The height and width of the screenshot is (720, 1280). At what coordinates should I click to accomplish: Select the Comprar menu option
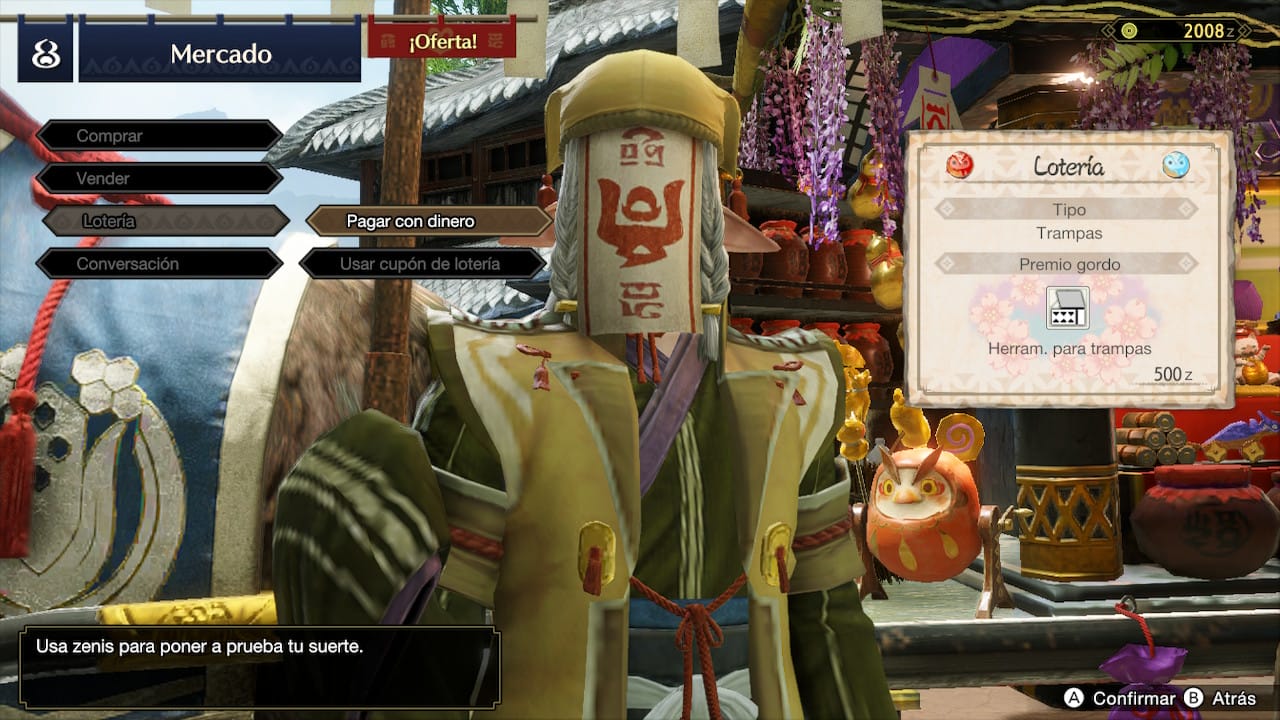160,135
